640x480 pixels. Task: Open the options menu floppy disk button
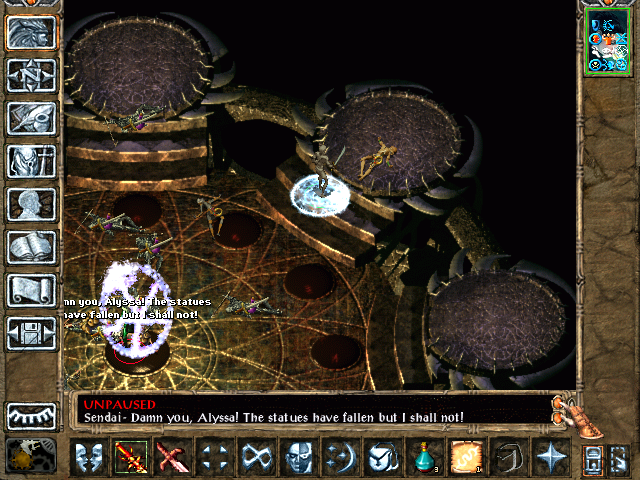click(x=31, y=333)
